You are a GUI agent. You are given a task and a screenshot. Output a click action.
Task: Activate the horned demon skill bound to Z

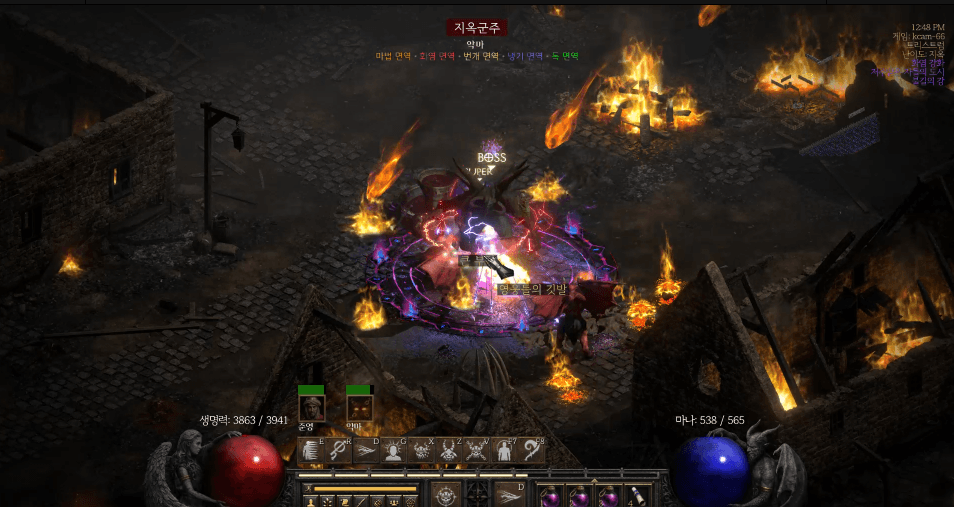pos(449,451)
